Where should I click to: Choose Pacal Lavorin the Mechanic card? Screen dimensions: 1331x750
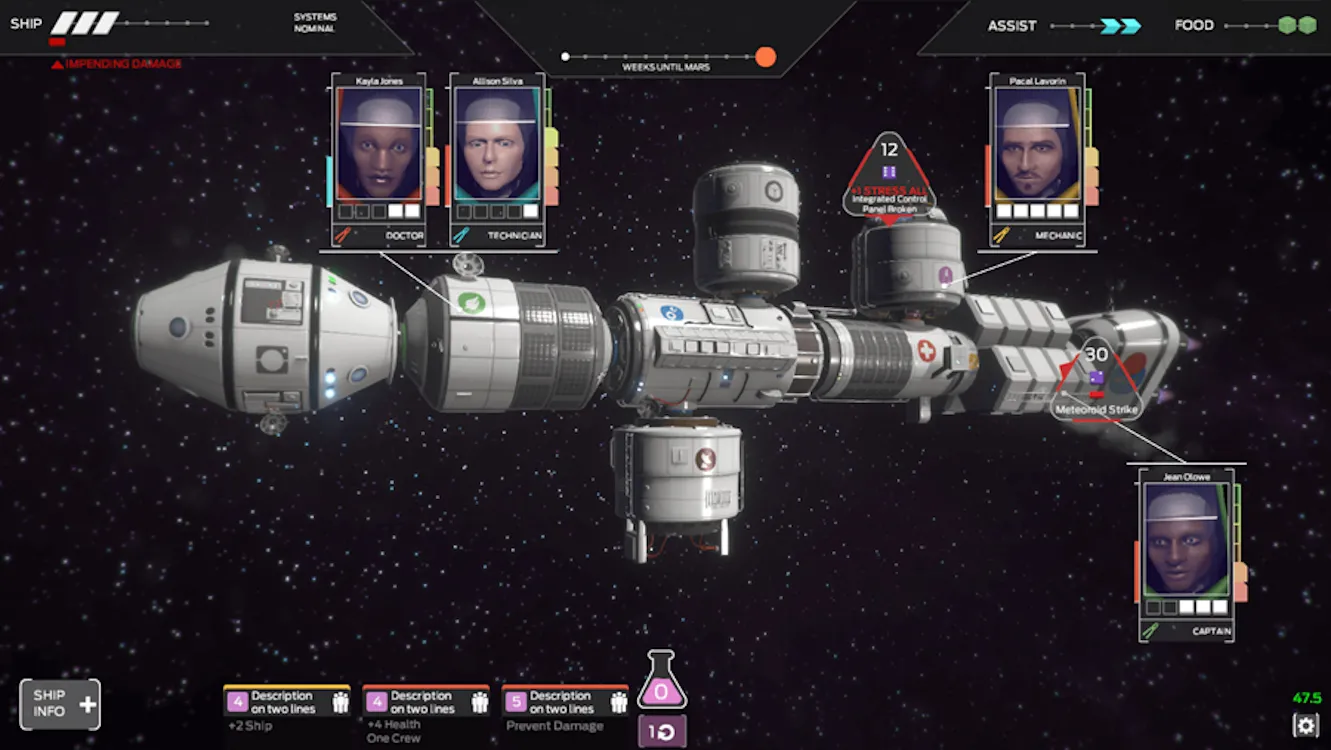tap(1036, 160)
